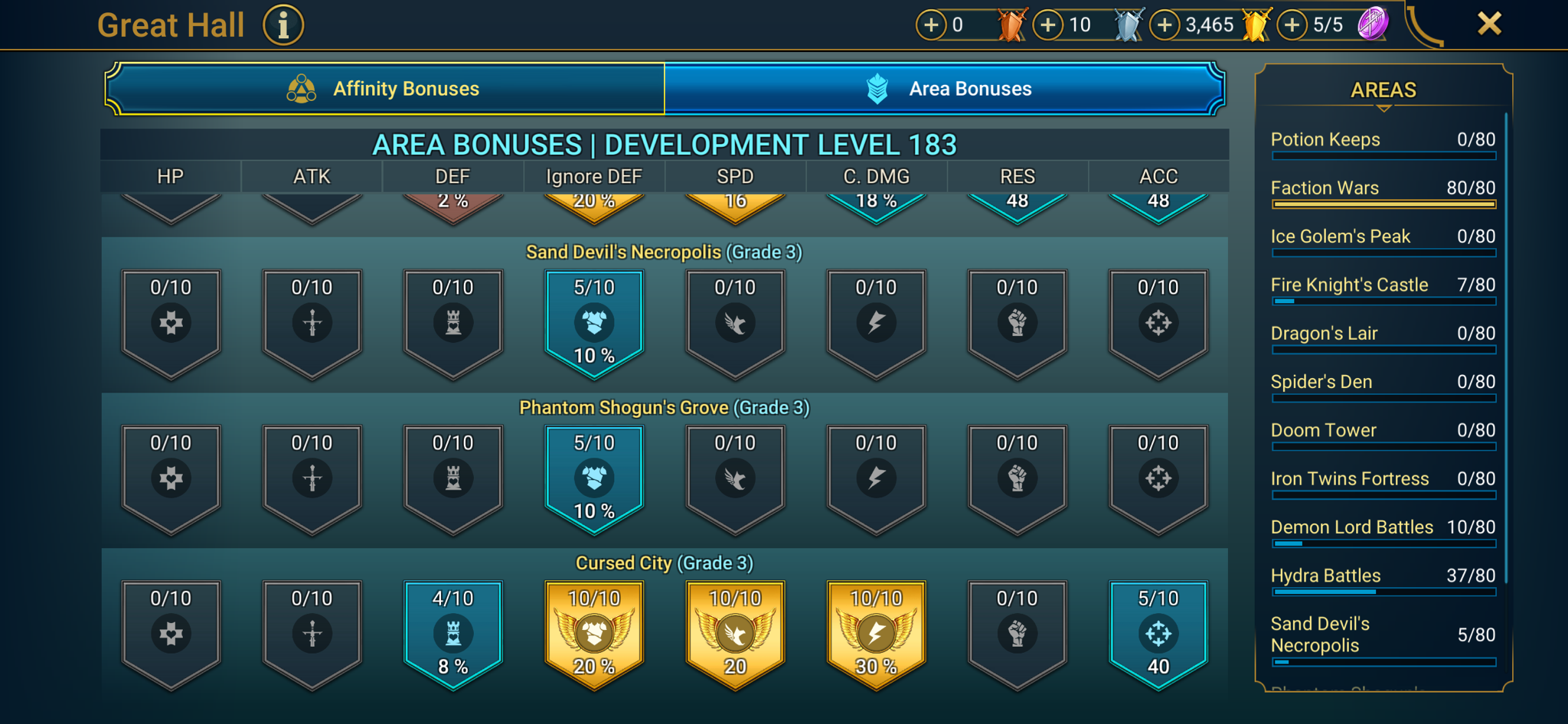
Task: Select Faction Wars in the AREAS list
Action: (x=1383, y=190)
